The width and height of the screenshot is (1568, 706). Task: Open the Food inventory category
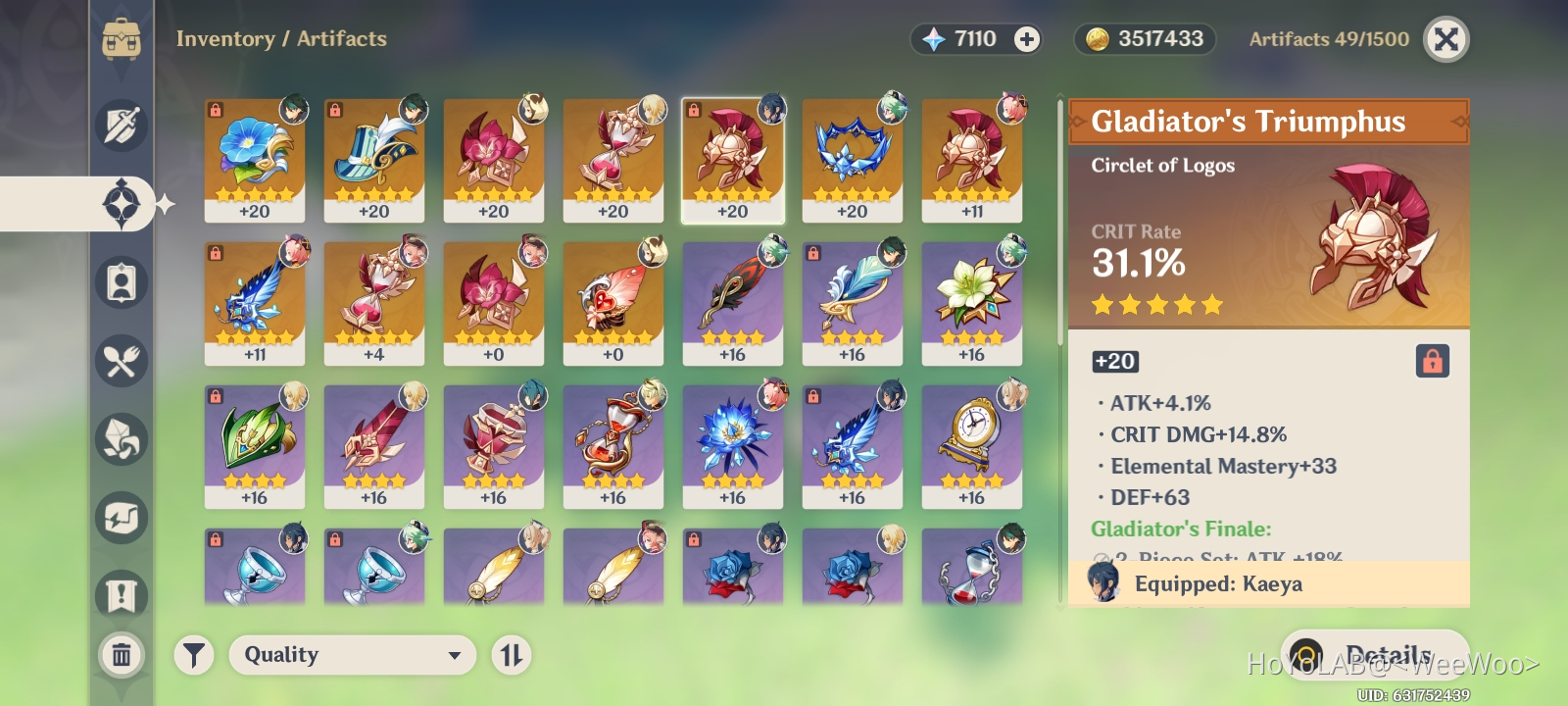pos(121,361)
